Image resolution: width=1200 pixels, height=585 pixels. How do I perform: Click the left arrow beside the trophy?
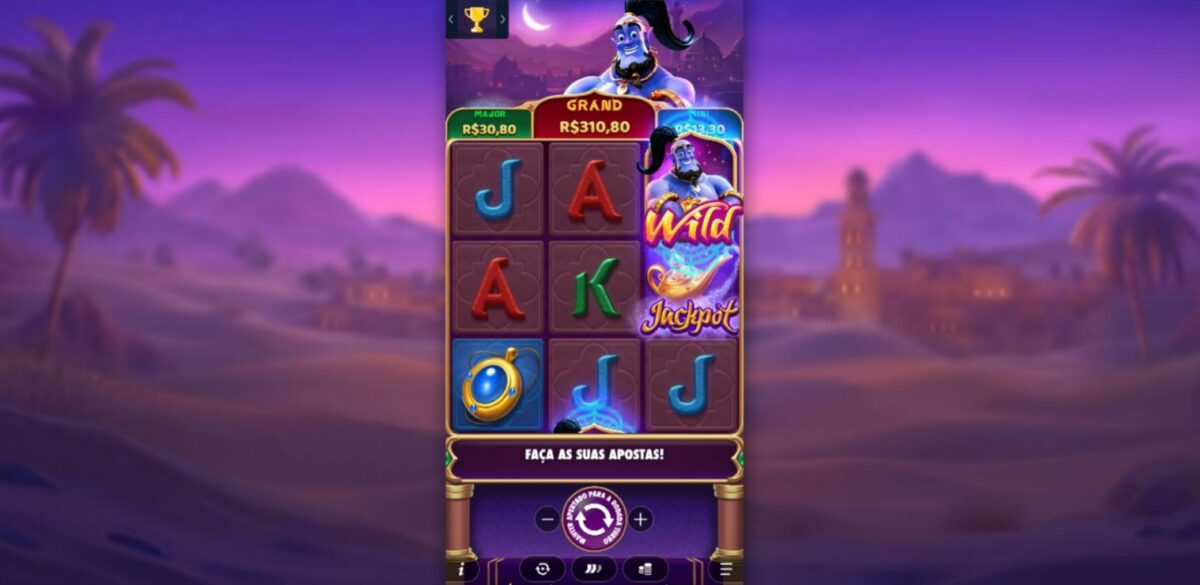pyautogui.click(x=452, y=18)
